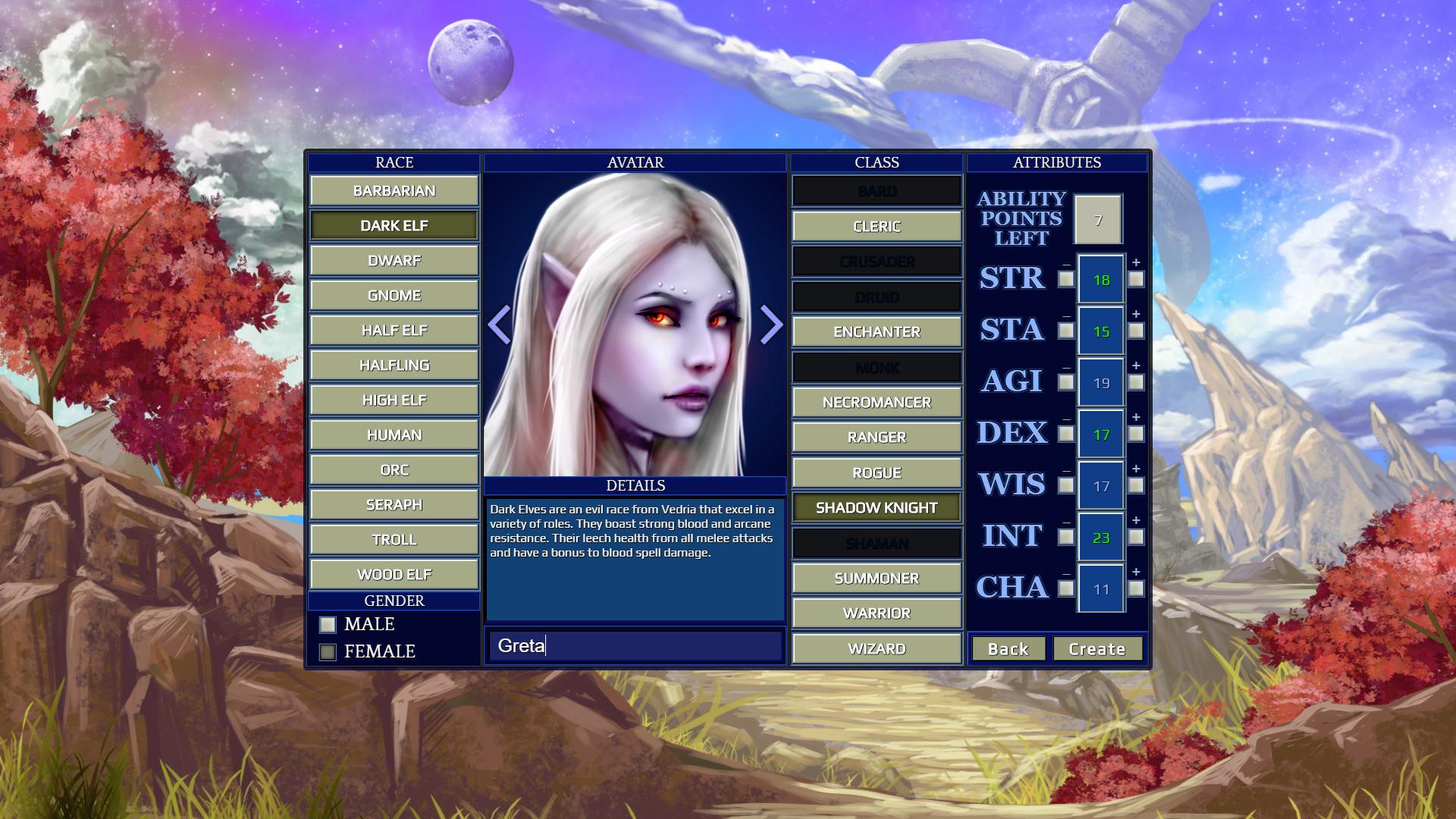The image size is (1456, 819).
Task: Increase the STR attribute
Action: point(1136,279)
